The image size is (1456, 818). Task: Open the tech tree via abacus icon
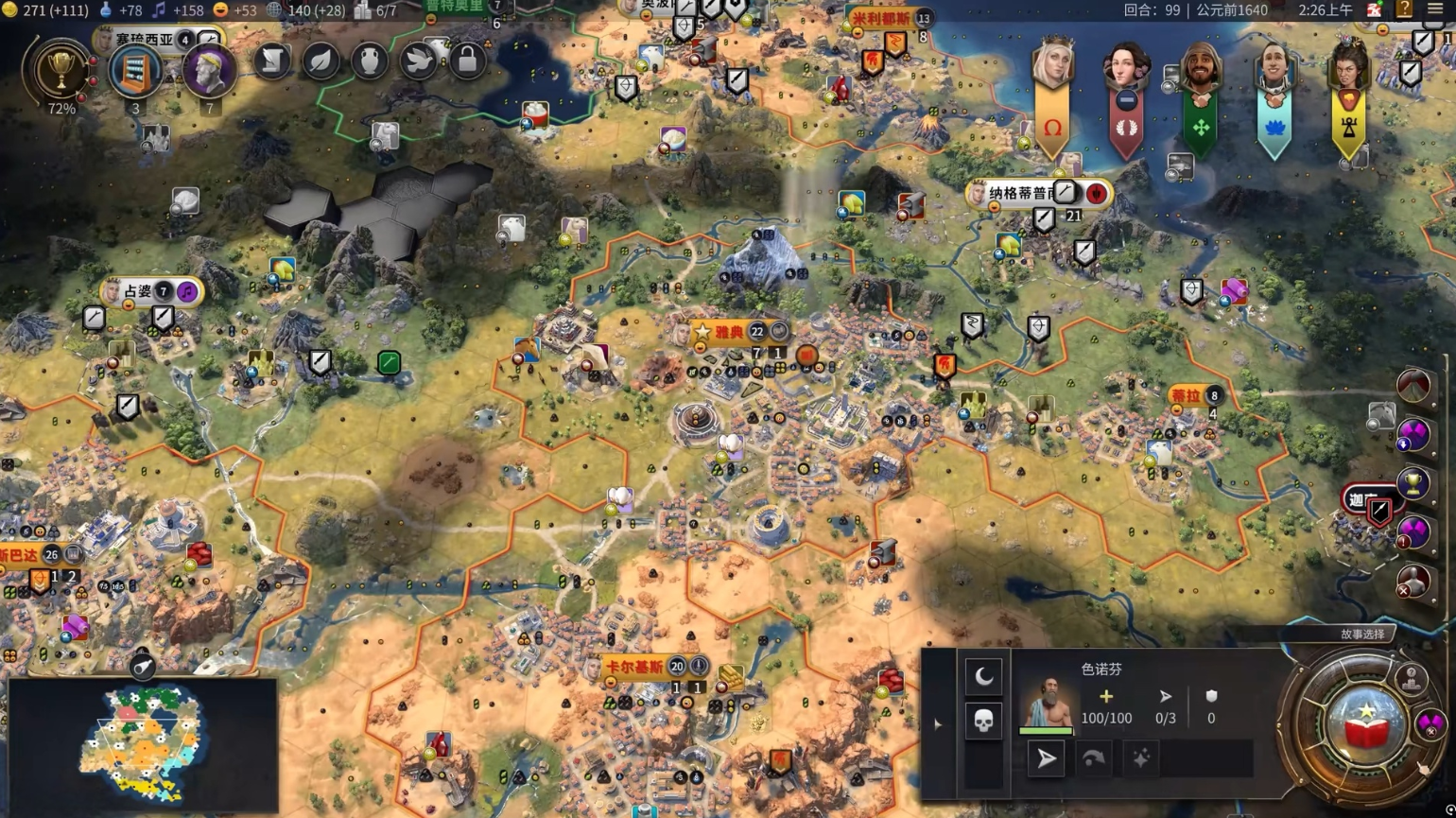[135, 71]
